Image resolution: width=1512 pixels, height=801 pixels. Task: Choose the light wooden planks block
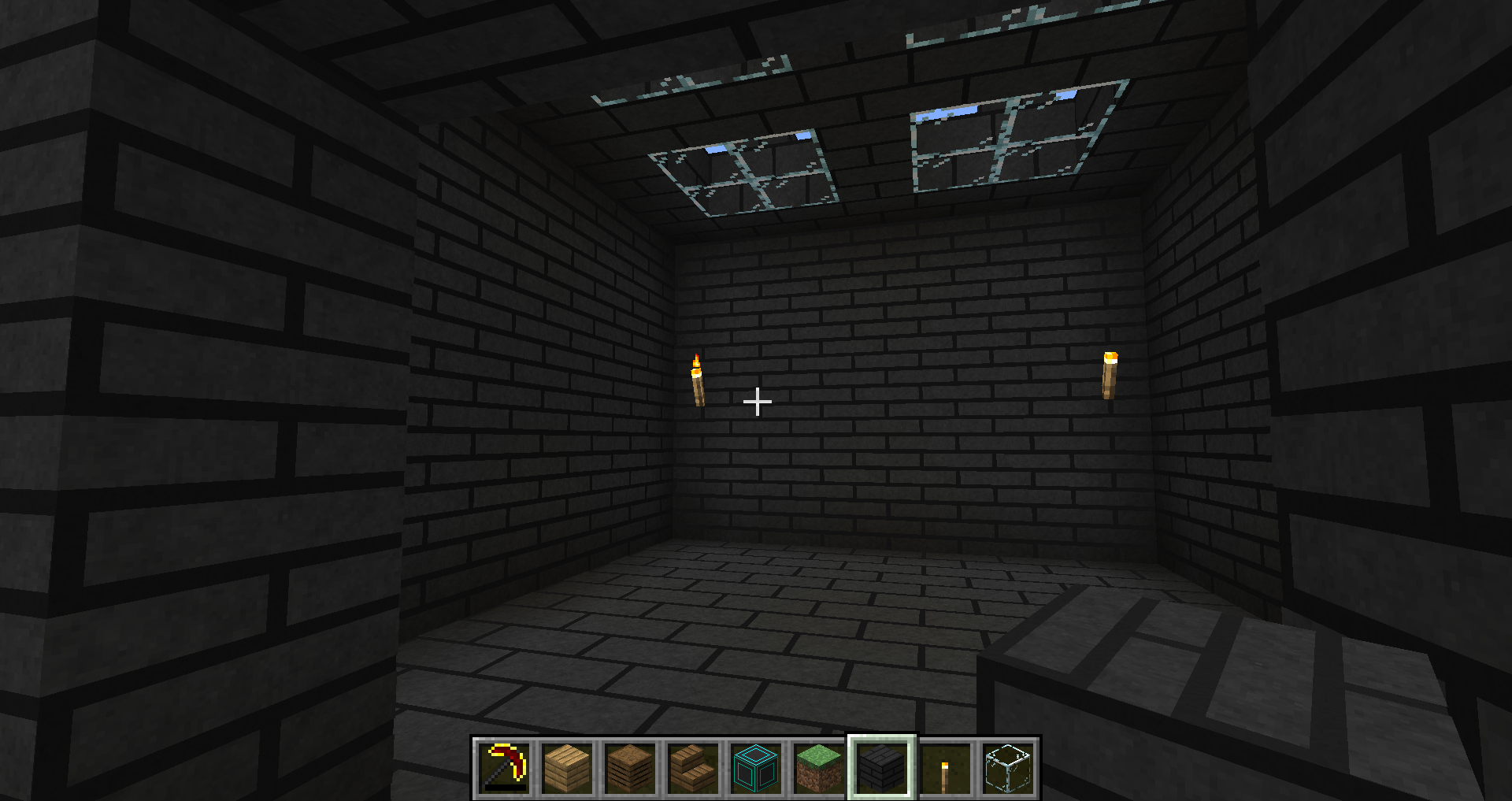pyautogui.click(x=567, y=767)
